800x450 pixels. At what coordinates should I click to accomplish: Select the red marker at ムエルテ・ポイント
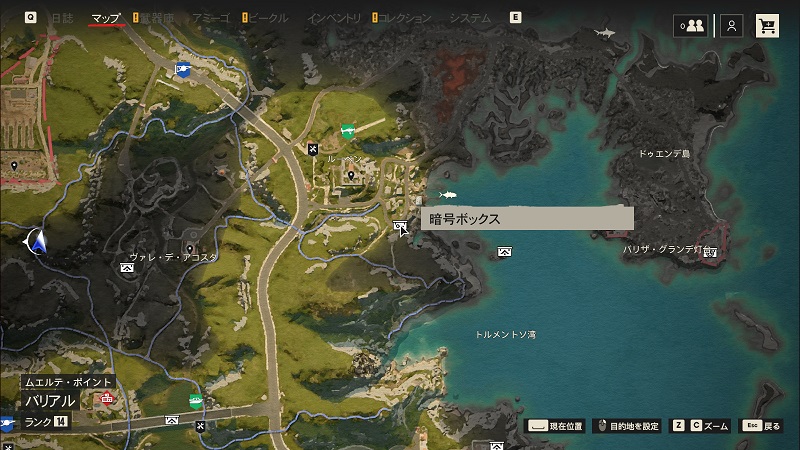tap(107, 397)
